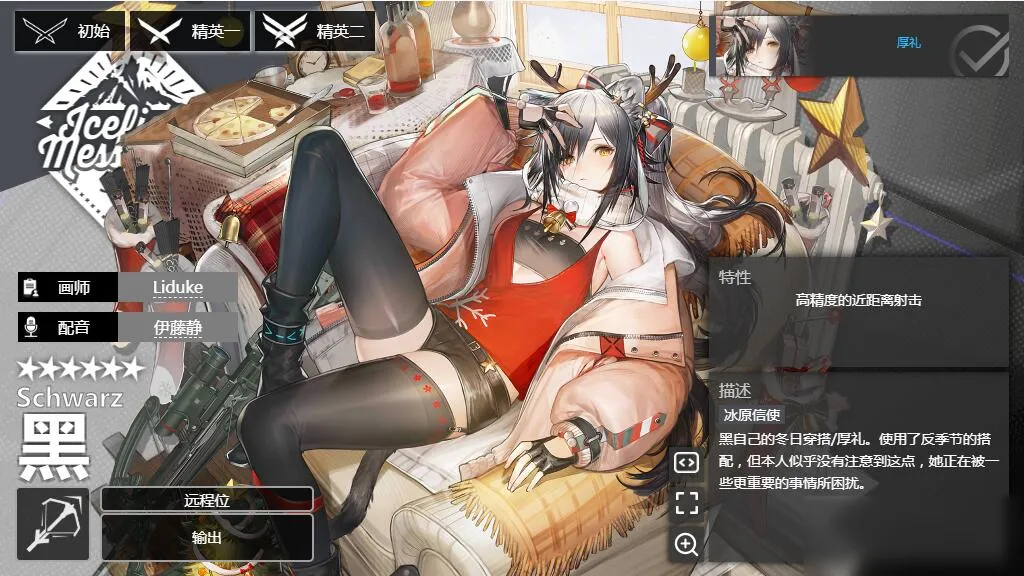Show the 精英二 skin tab
Screen dimensions: 1024x576
click(x=315, y=32)
